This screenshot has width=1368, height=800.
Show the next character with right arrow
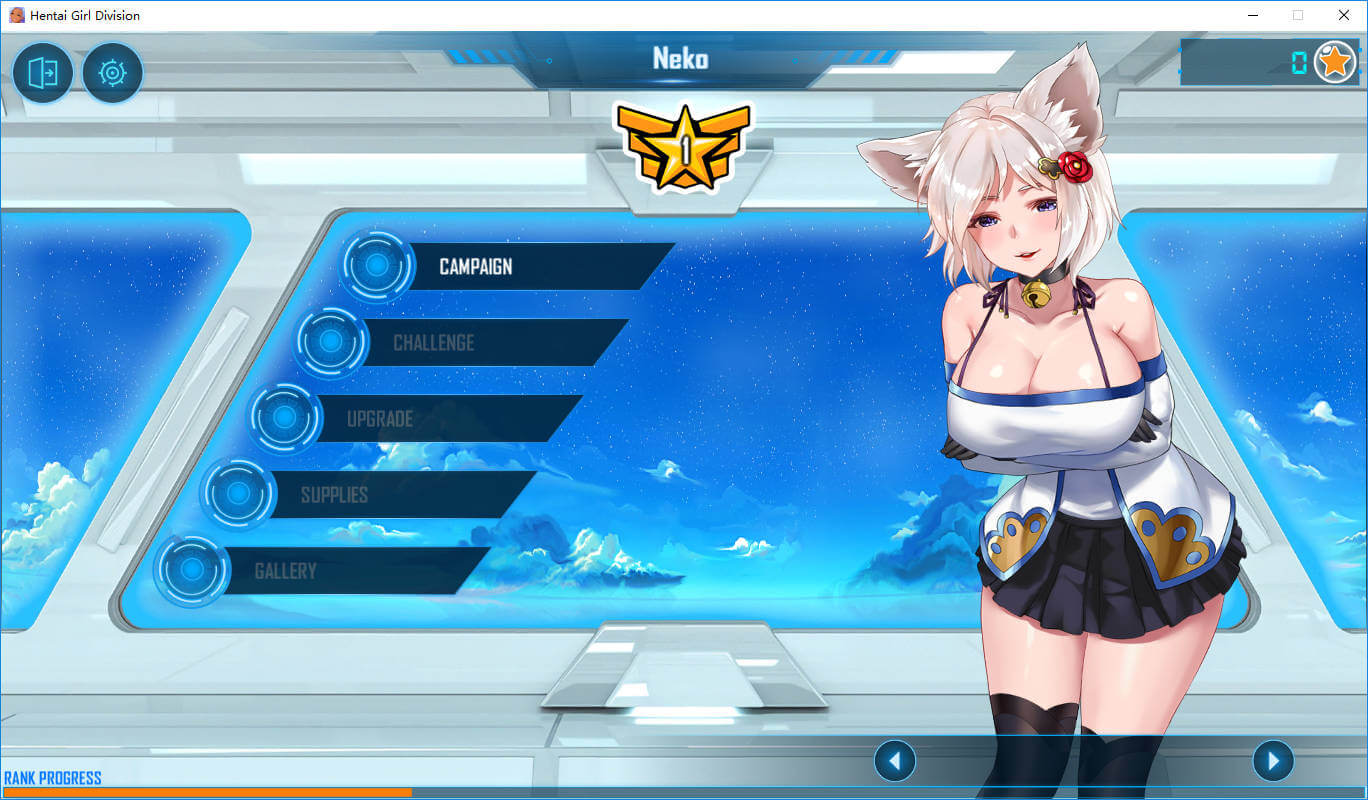tap(1273, 762)
